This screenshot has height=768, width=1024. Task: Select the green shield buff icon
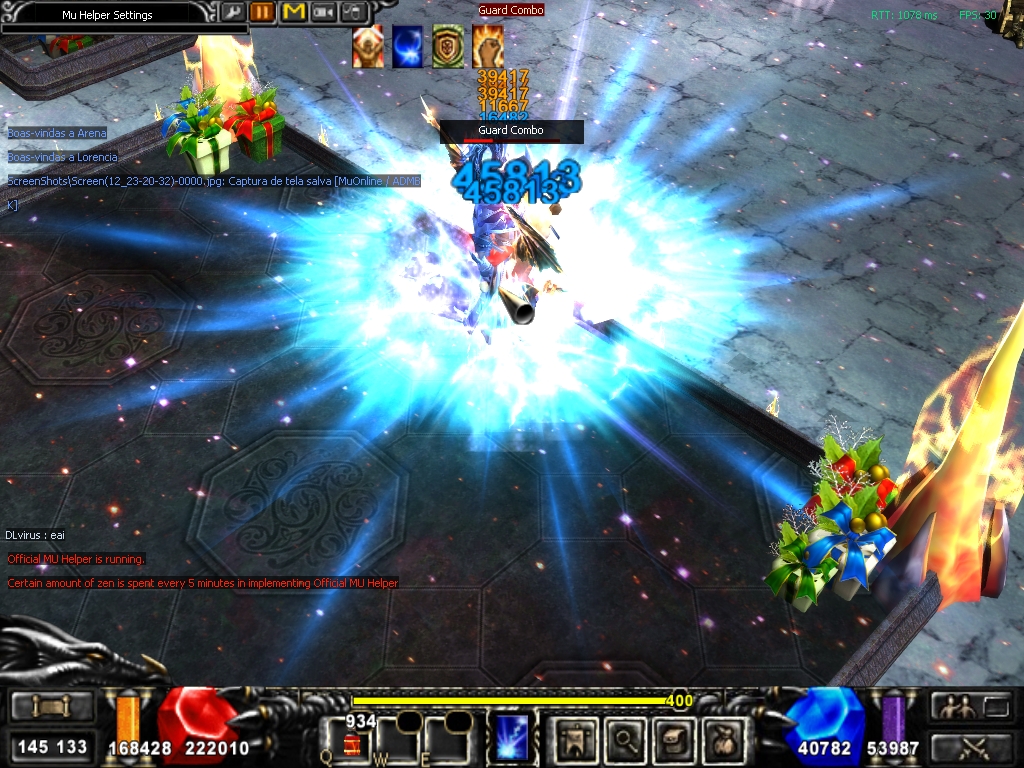447,47
